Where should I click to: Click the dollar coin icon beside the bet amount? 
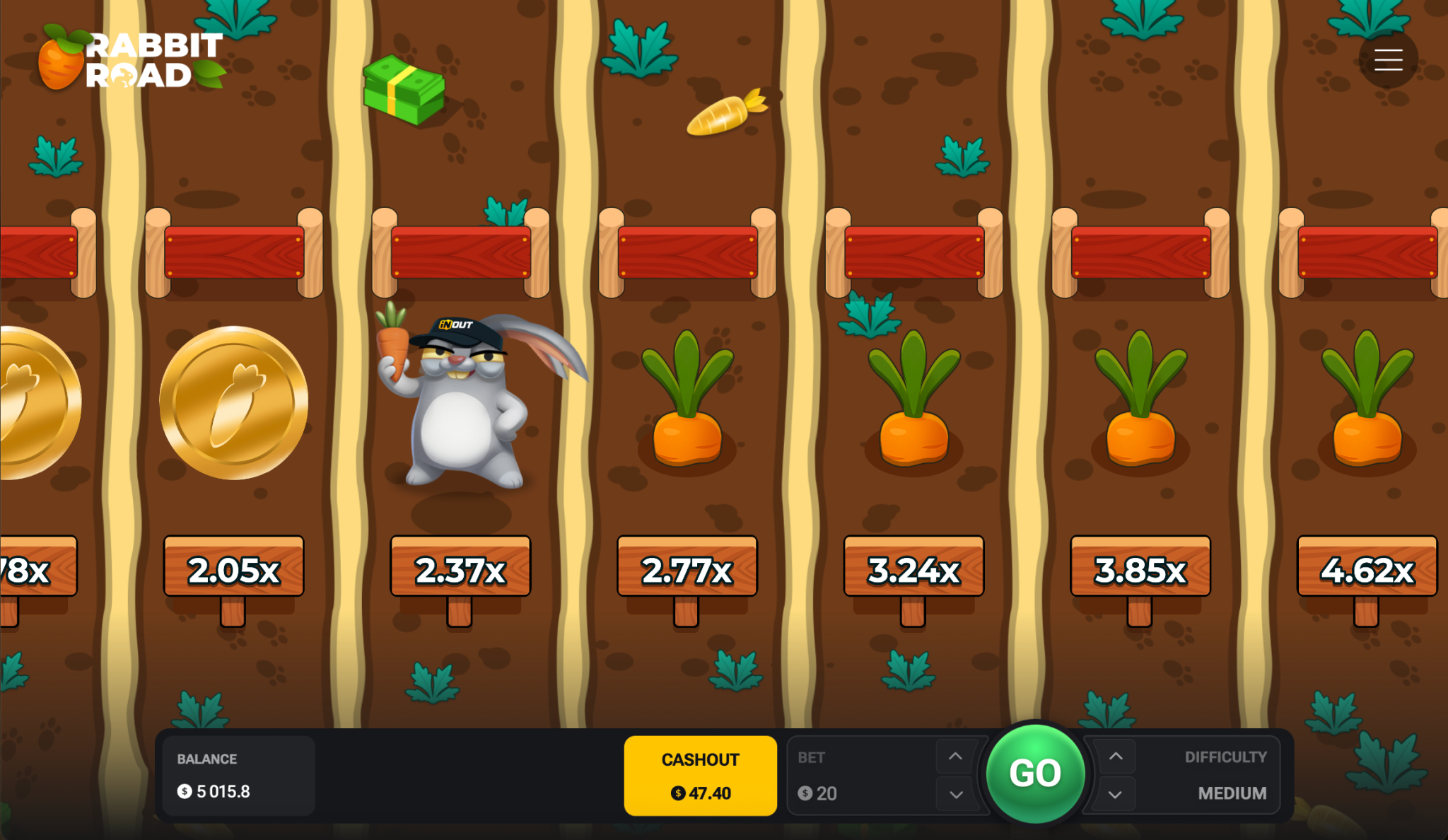coord(805,793)
